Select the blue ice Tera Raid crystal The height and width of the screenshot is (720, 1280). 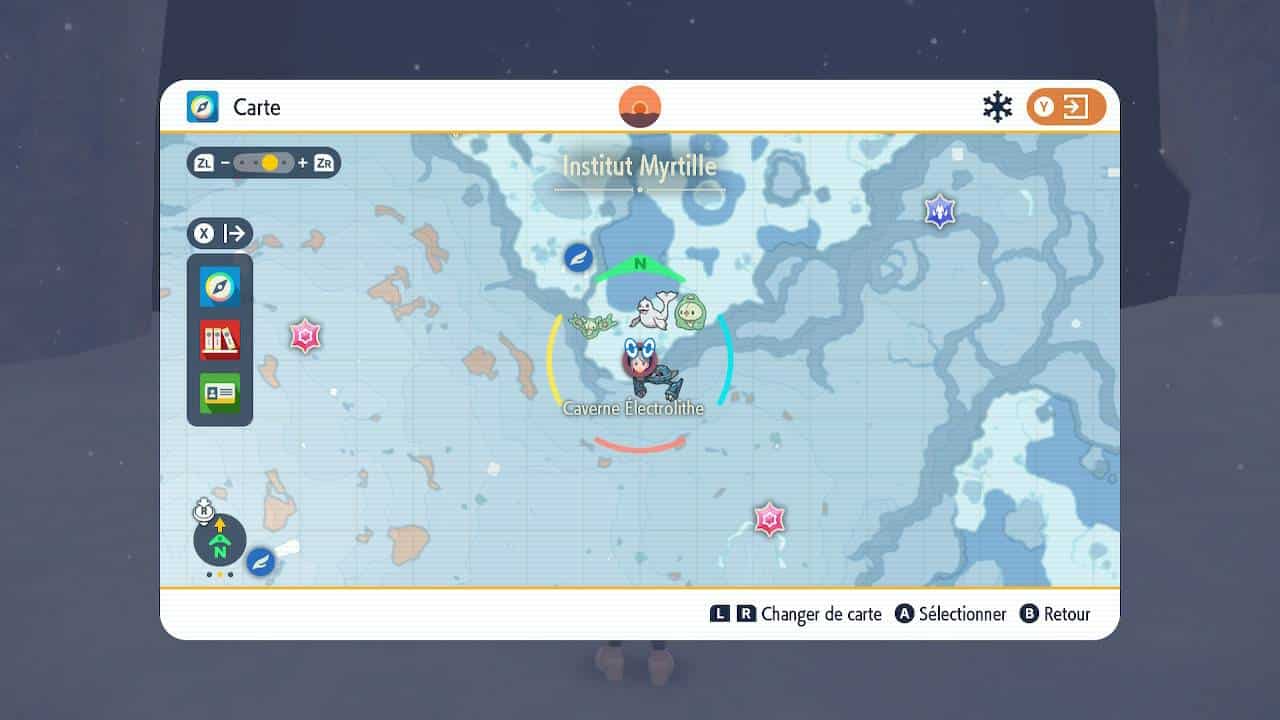(940, 211)
